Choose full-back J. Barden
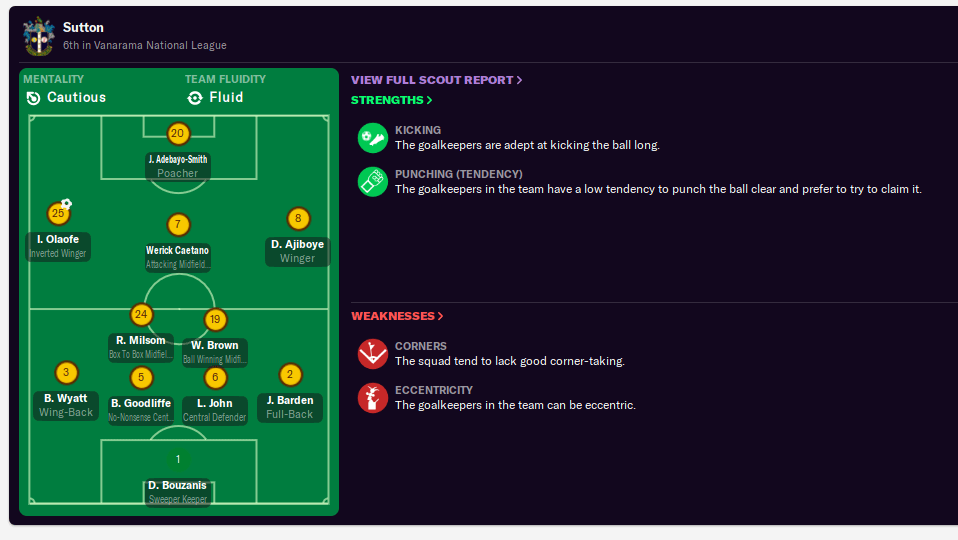Image resolution: width=958 pixels, height=540 pixels. (290, 401)
